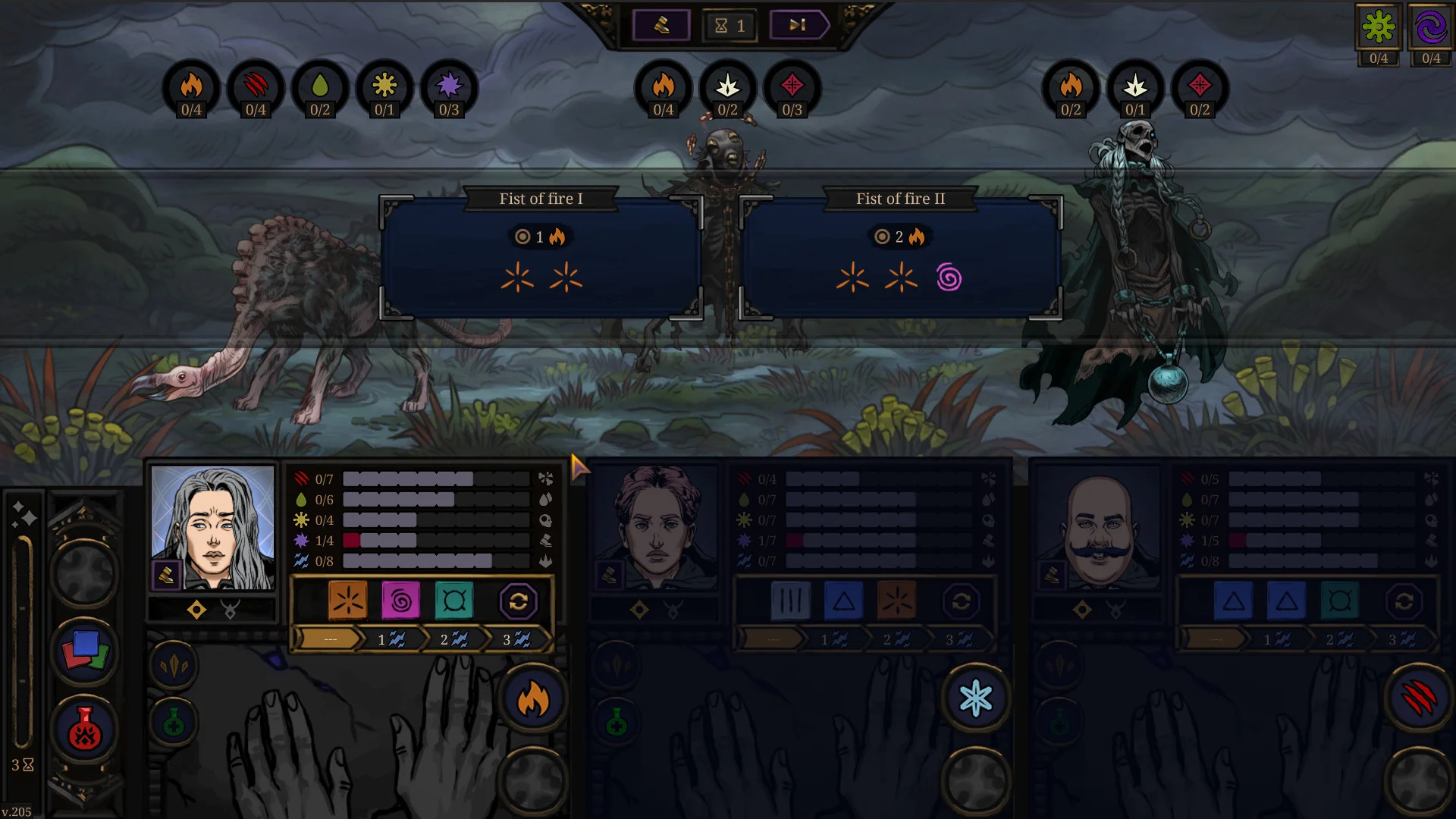Activate the red claw slash spell orb
The height and width of the screenshot is (819, 1456).
tap(1418, 698)
